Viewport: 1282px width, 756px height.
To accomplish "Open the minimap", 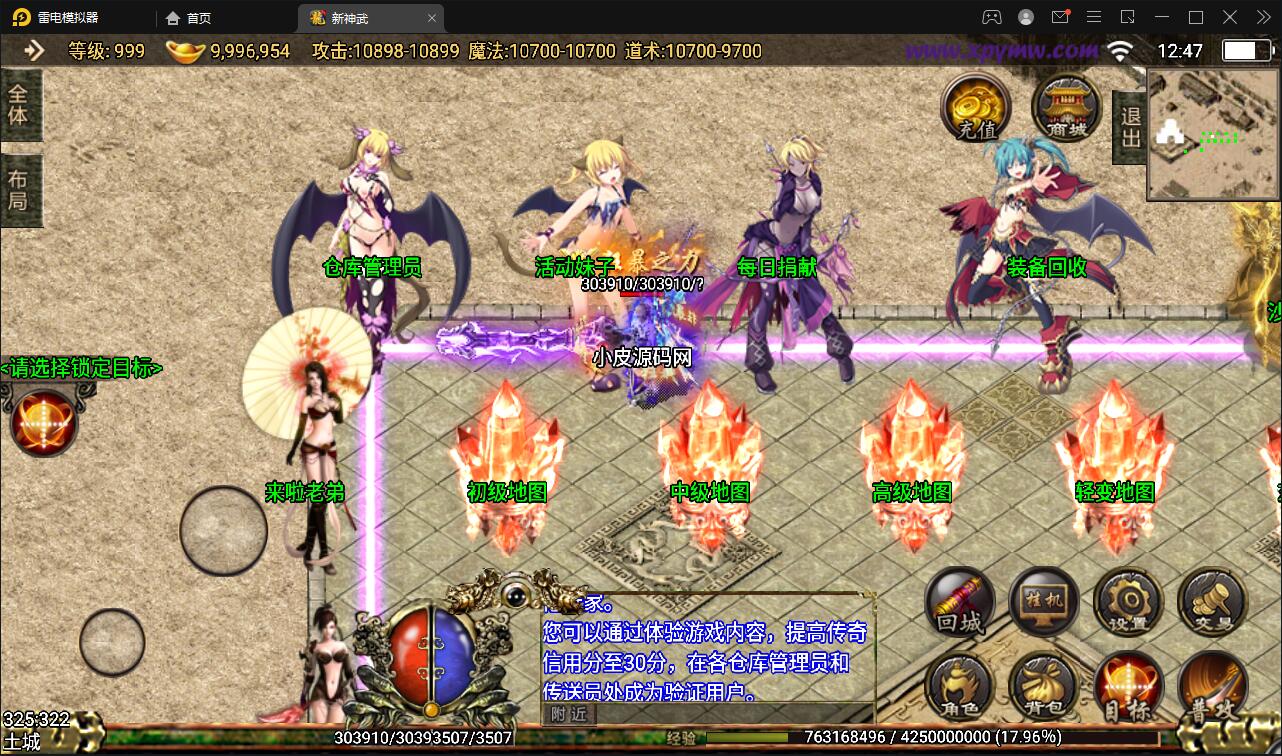I will [1211, 136].
